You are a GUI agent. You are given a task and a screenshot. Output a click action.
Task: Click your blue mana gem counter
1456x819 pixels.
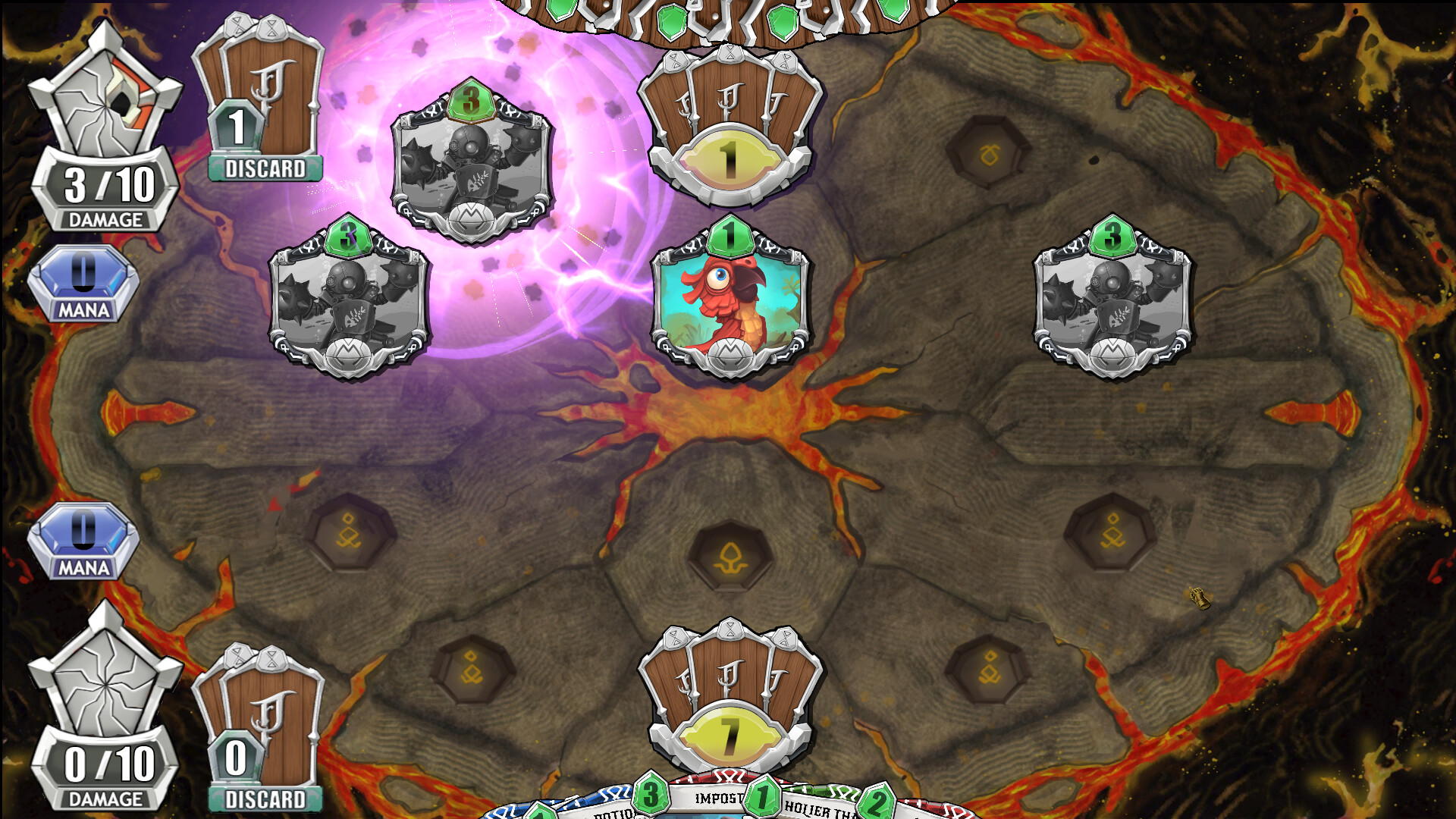[83, 542]
